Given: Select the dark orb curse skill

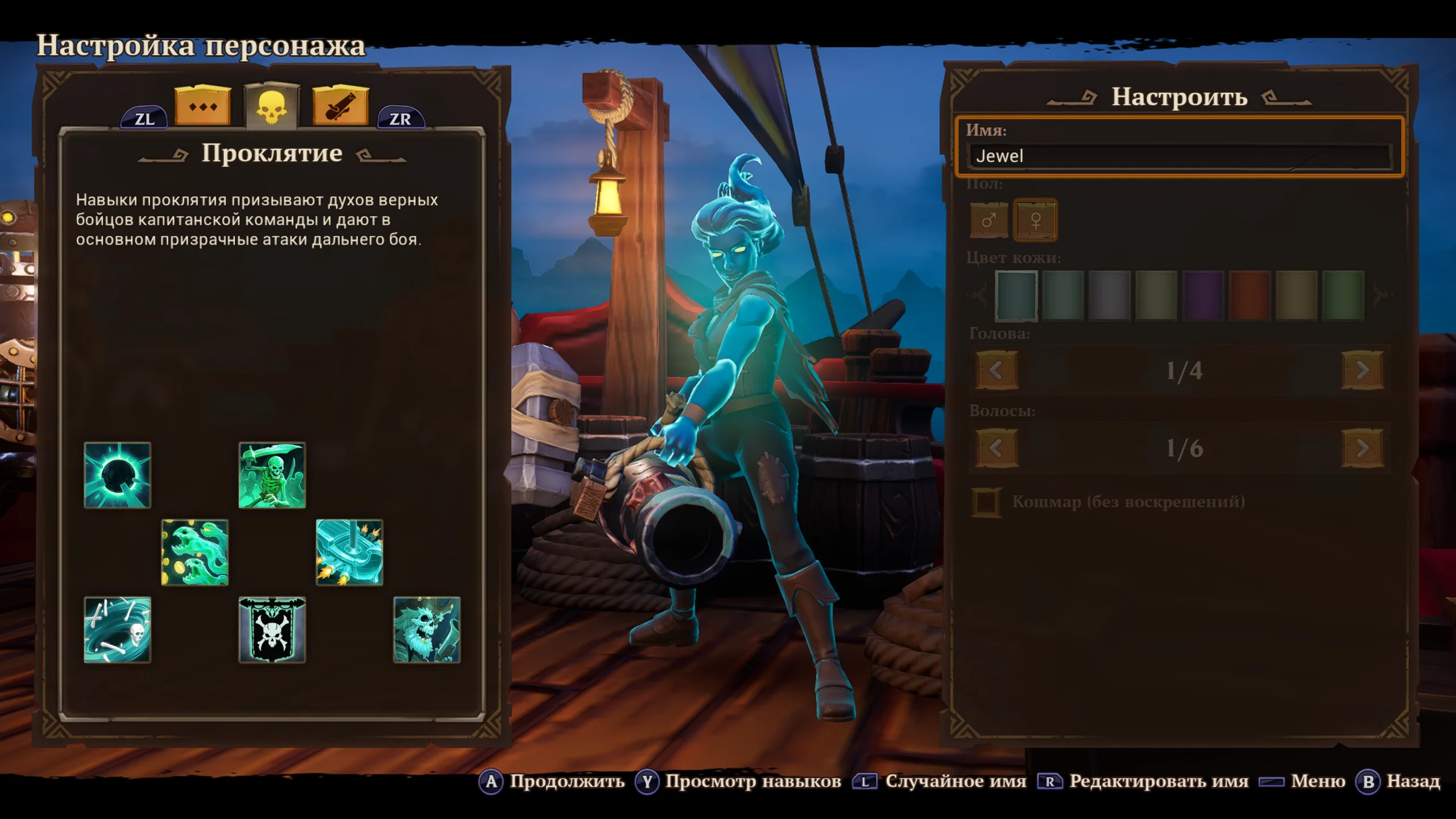Looking at the screenshot, I should (118, 475).
